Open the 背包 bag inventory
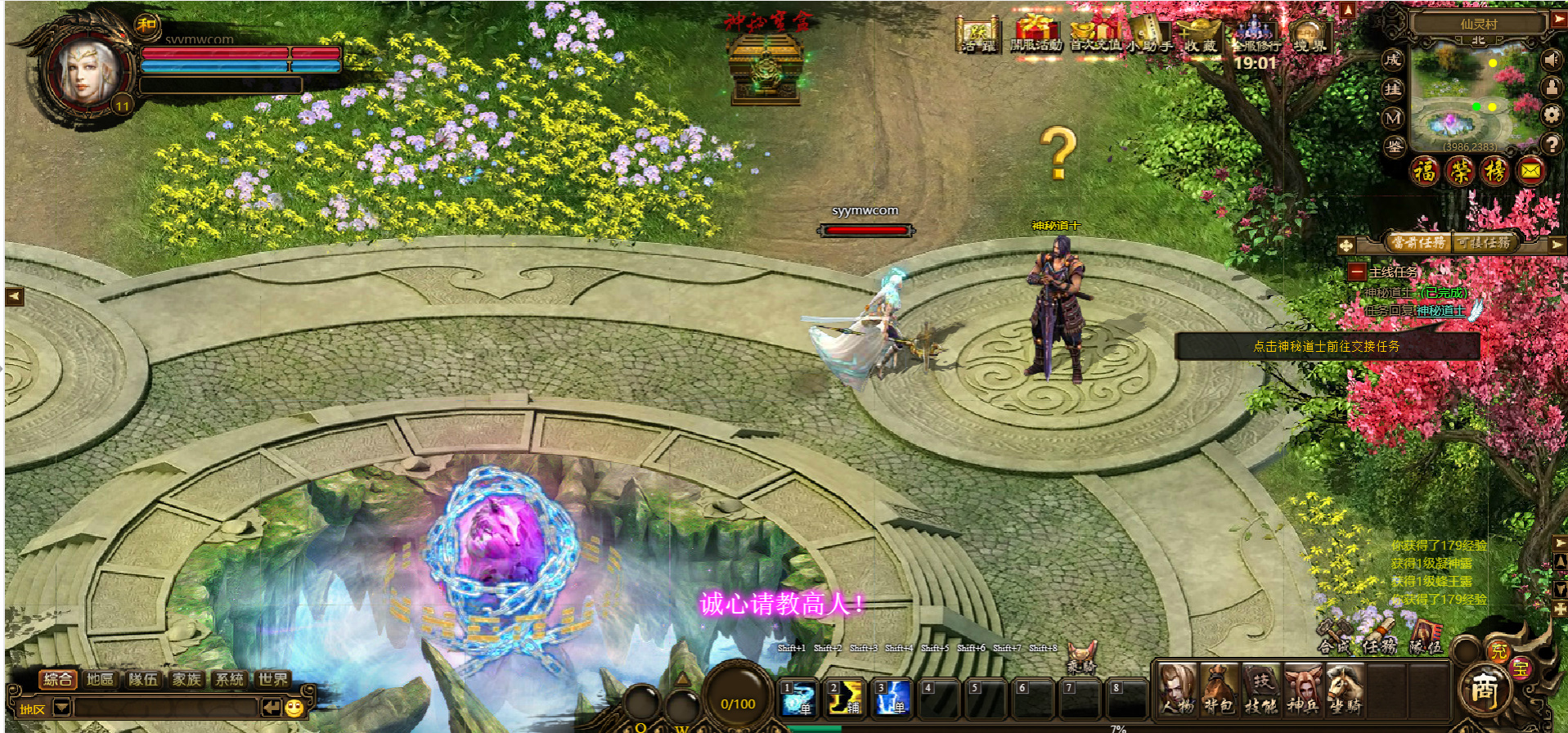The image size is (1568, 733). coord(1219,690)
